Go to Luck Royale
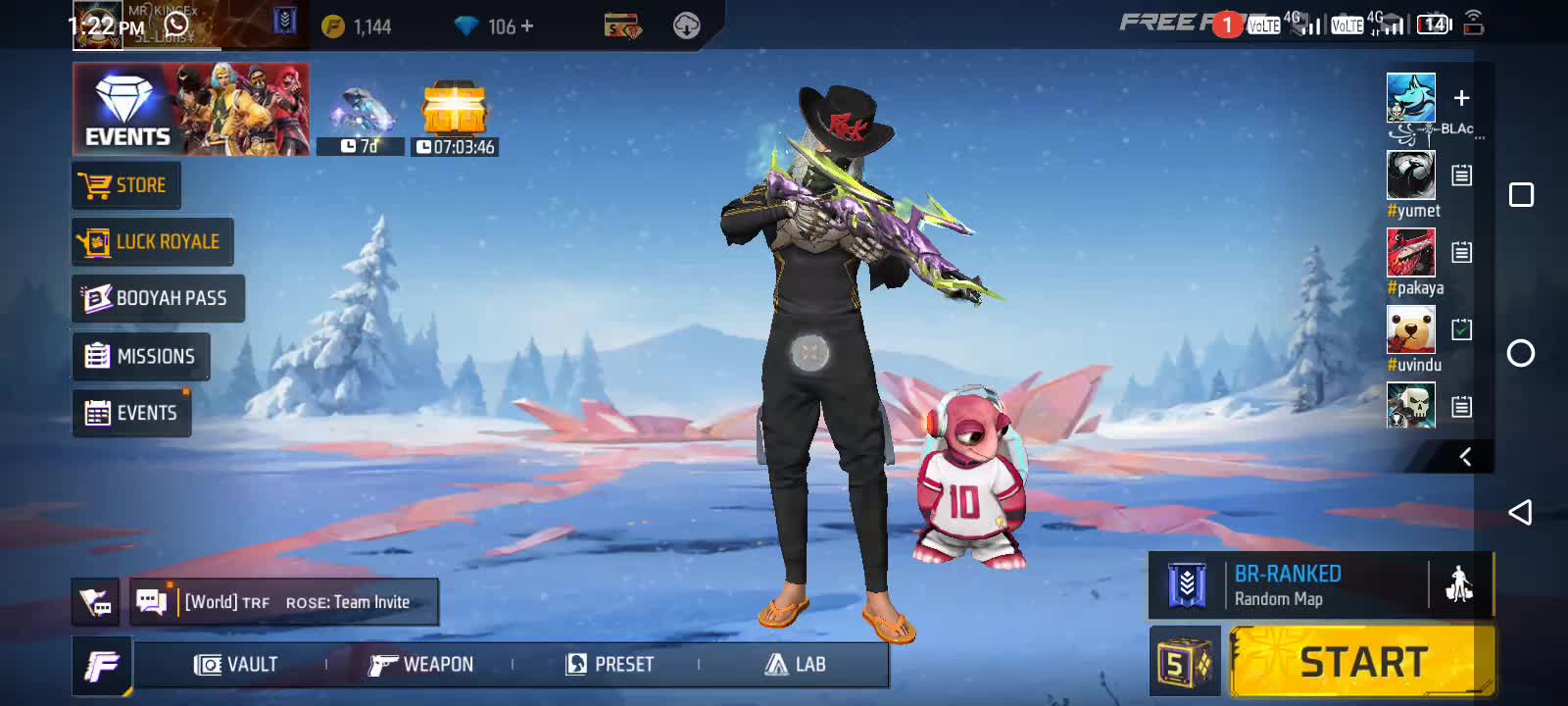 click(x=153, y=242)
